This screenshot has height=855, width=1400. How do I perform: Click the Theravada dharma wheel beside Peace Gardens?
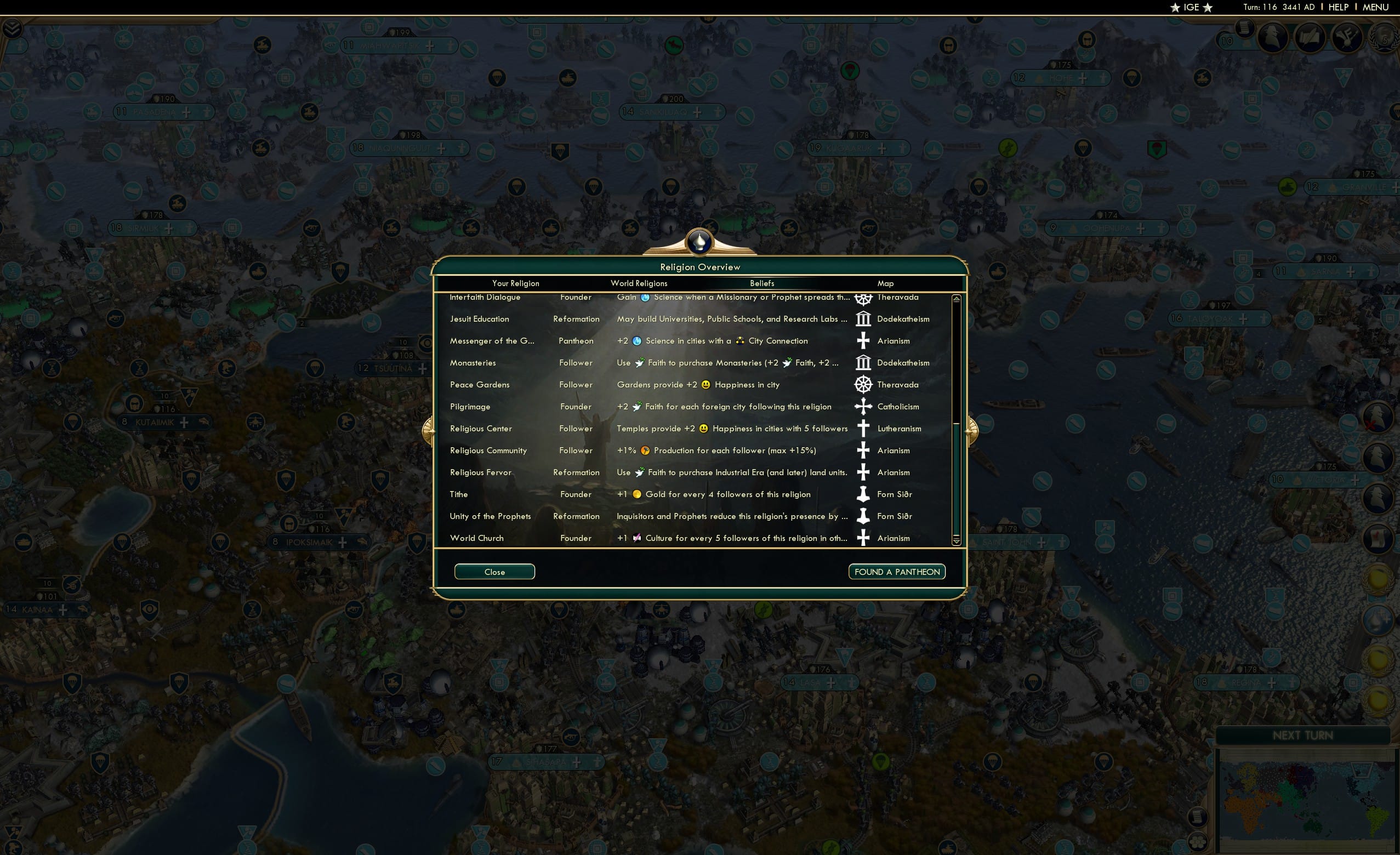click(x=863, y=384)
